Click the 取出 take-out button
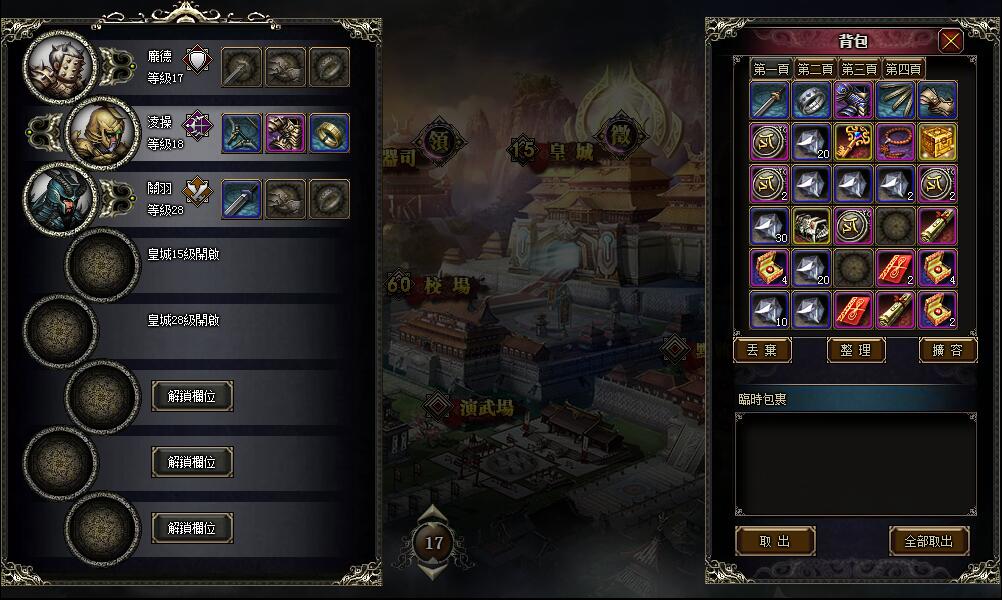 (775, 541)
